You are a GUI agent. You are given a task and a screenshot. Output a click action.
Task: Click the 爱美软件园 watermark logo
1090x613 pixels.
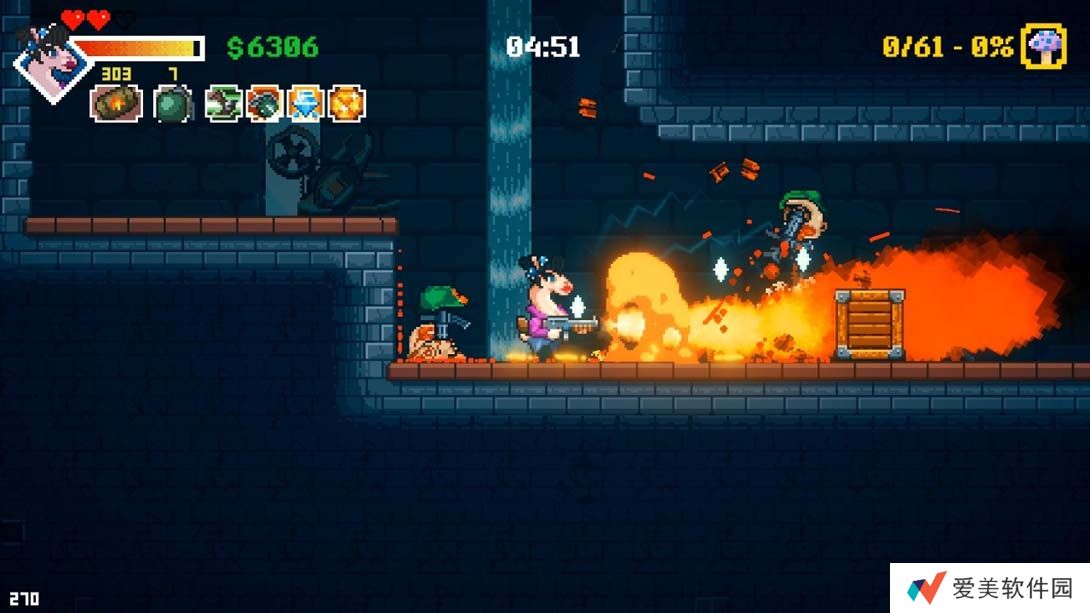pos(926,587)
